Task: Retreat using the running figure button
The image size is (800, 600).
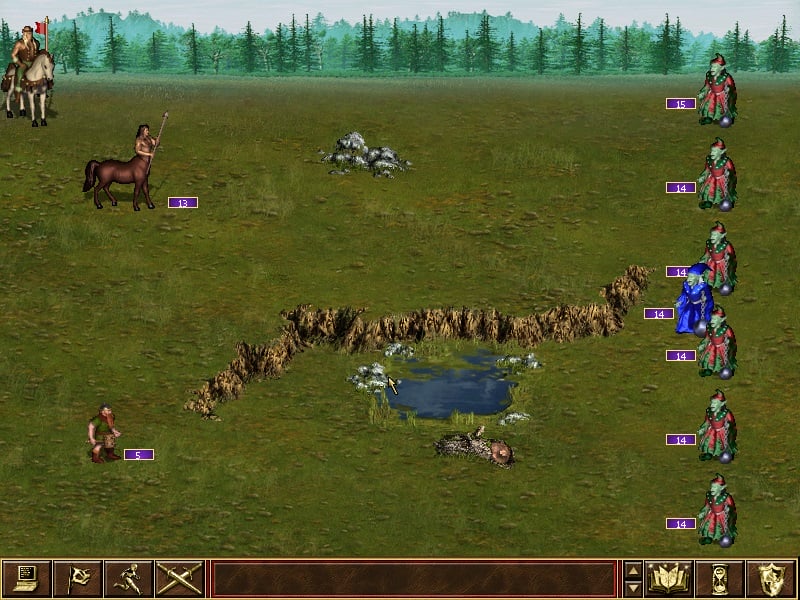Action: tap(128, 578)
